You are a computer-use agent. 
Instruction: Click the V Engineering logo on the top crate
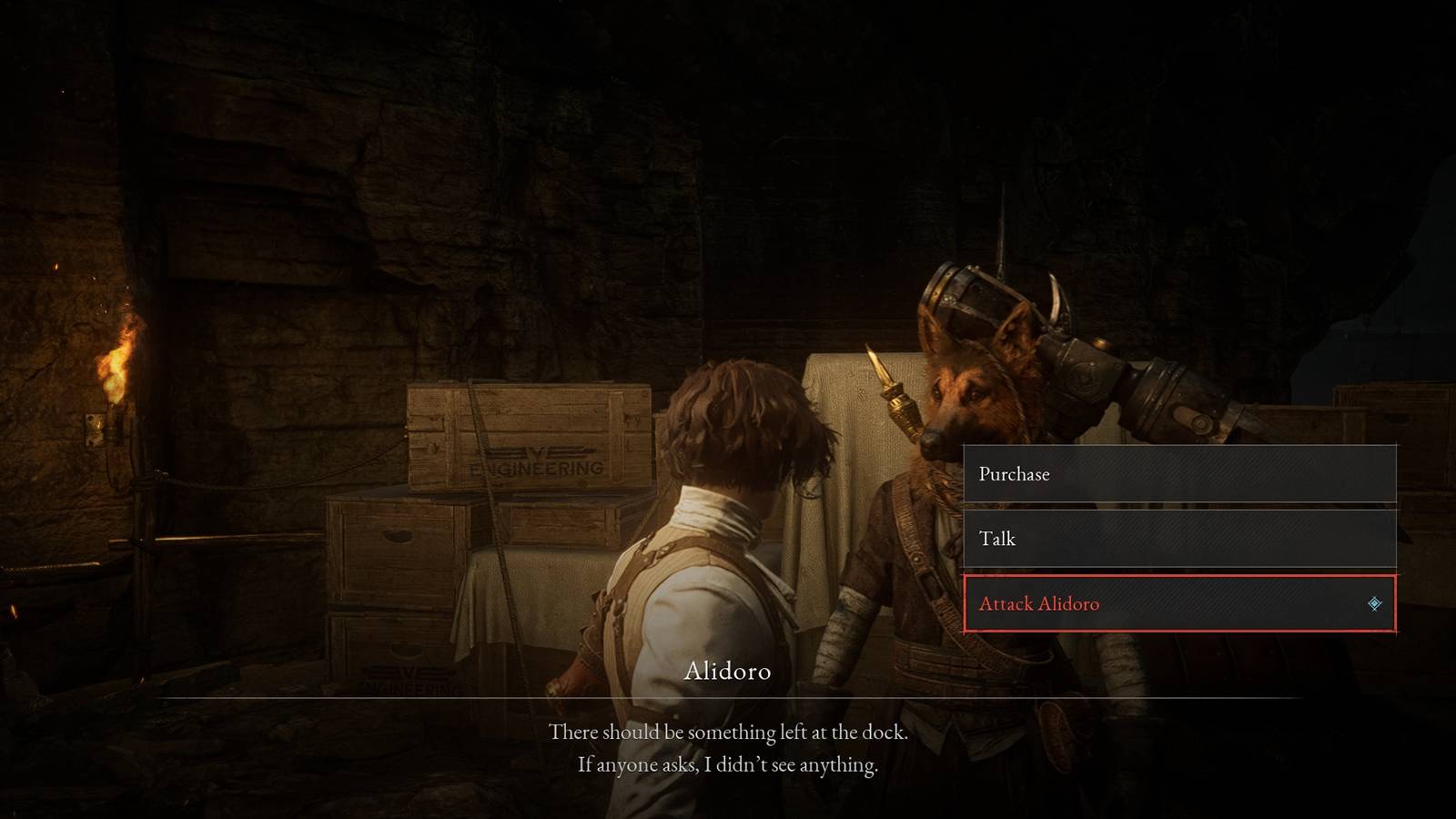tap(537, 460)
